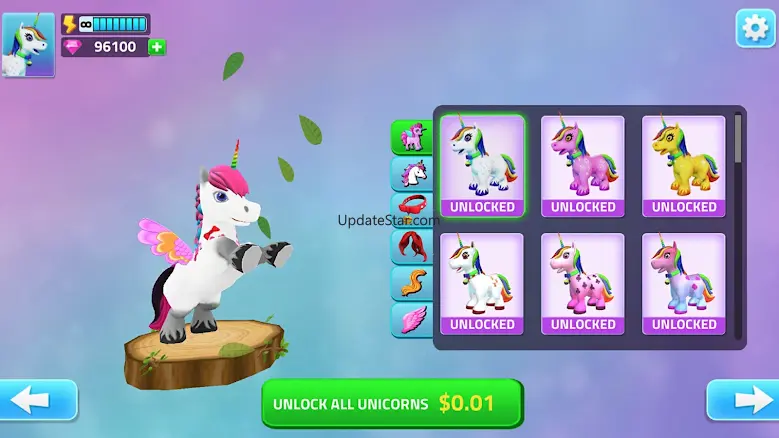Open the pink wings category tab

coord(411,320)
